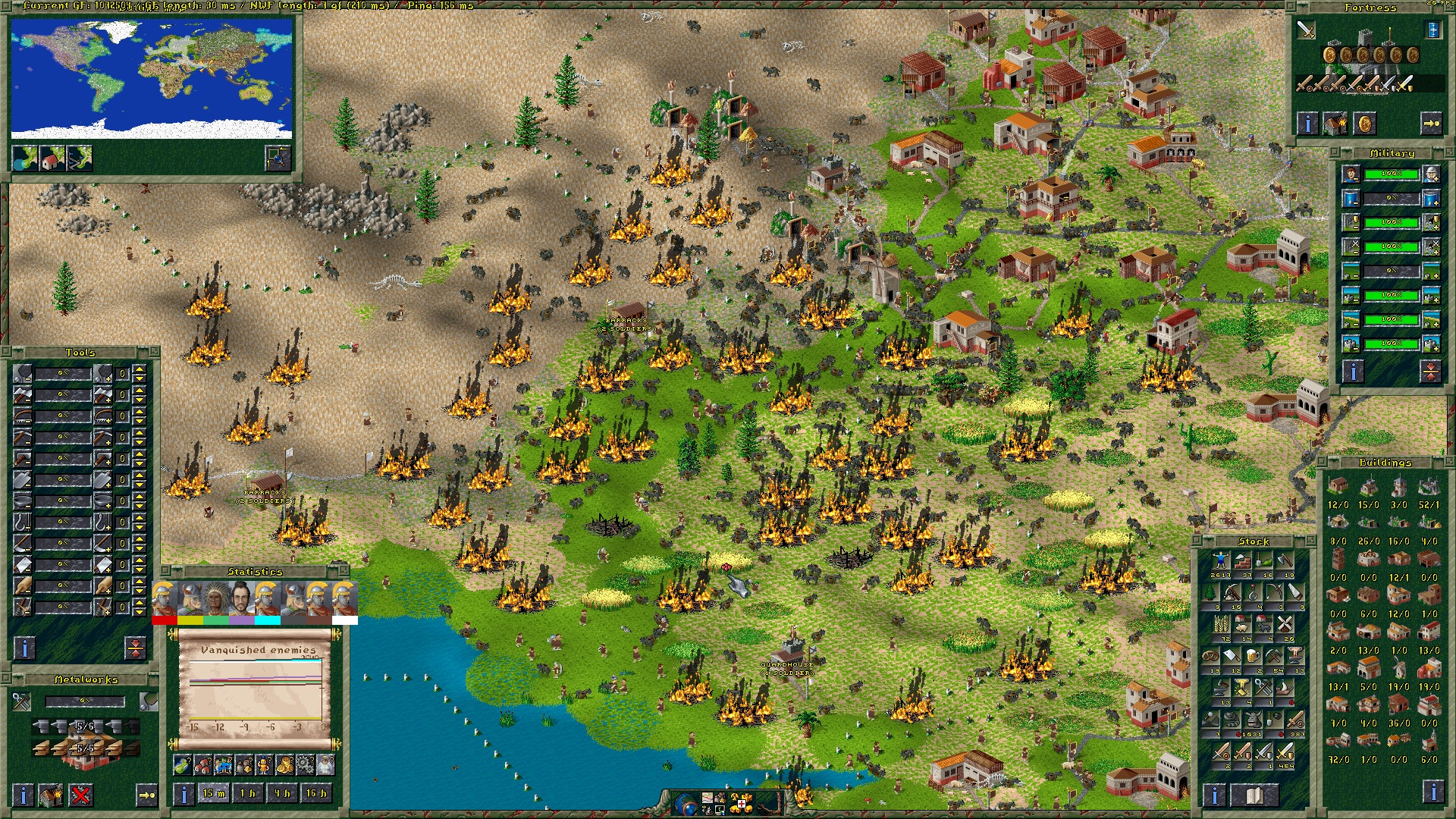Toggle the gold coin button in Fortress window

click(1364, 124)
